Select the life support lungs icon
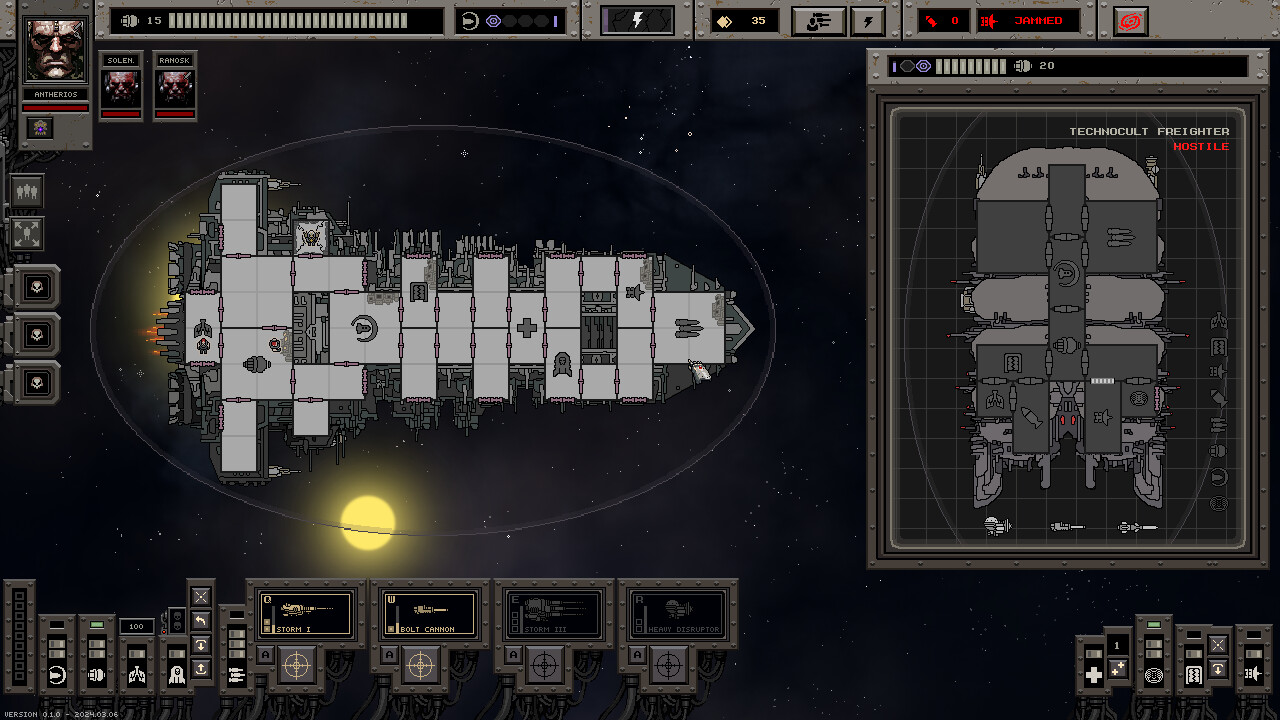The image size is (1280, 720). coord(137,674)
